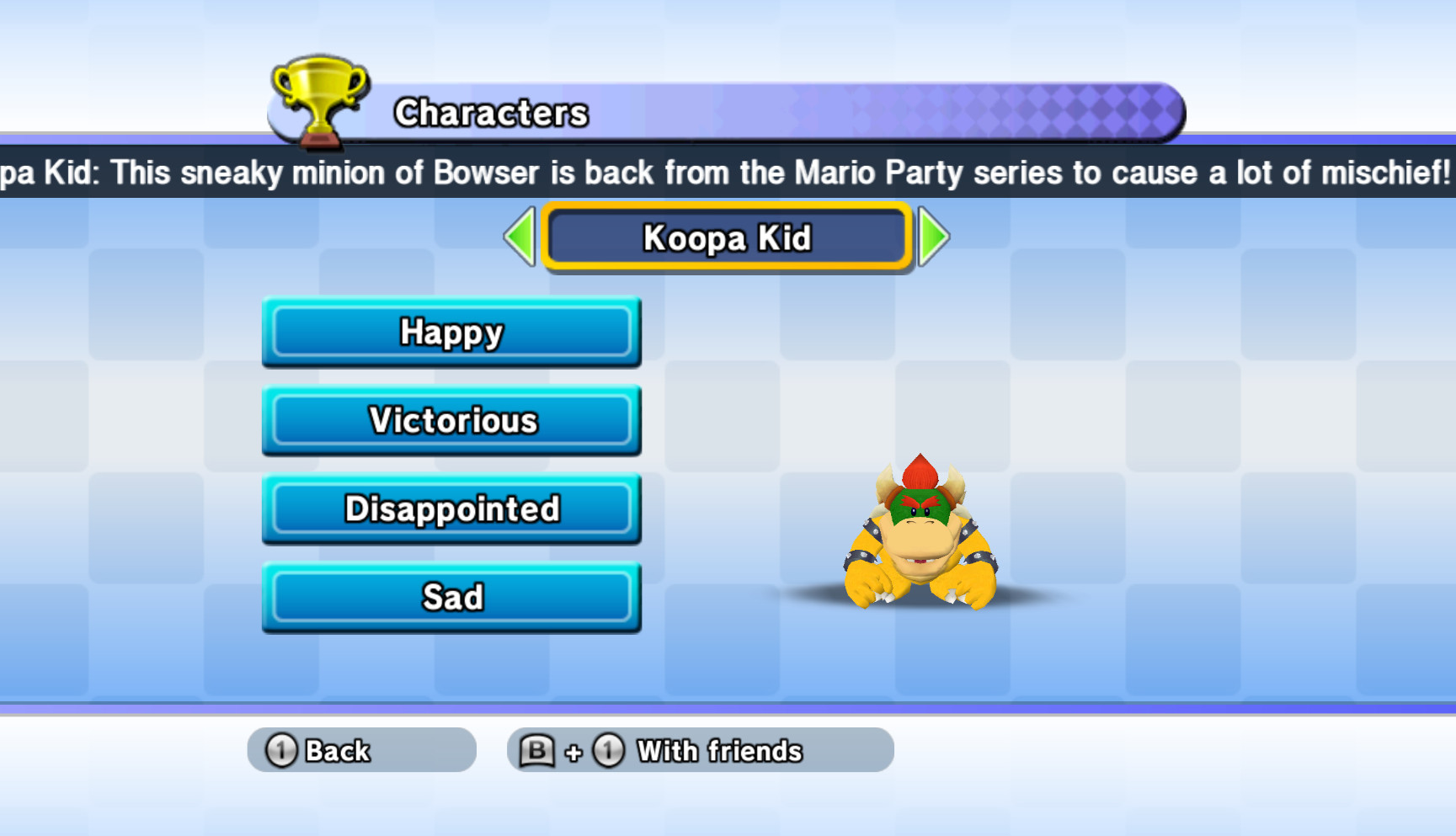Click the "1" button icon beside Back
1456x836 pixels.
tap(280, 749)
